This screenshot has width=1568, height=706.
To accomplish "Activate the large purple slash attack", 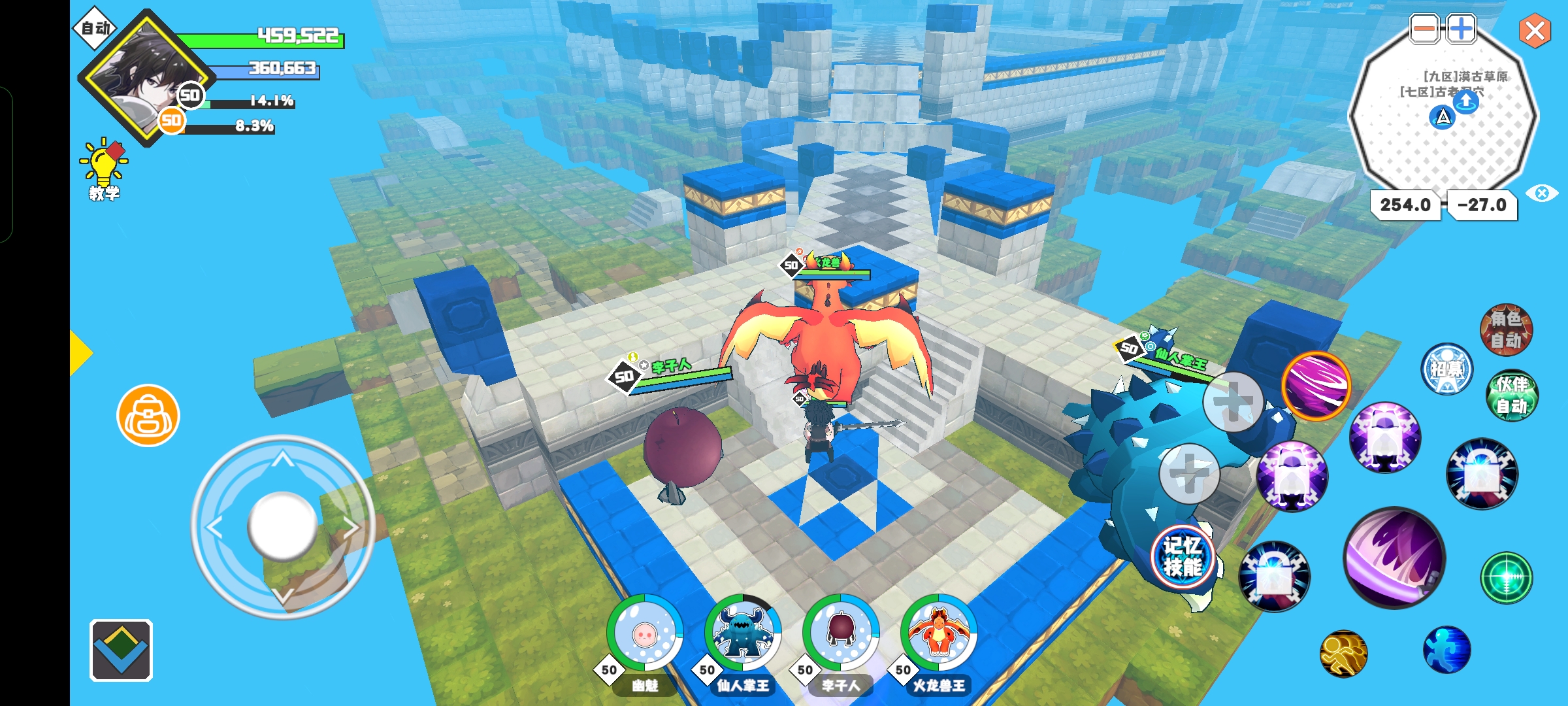I will [x=1394, y=558].
